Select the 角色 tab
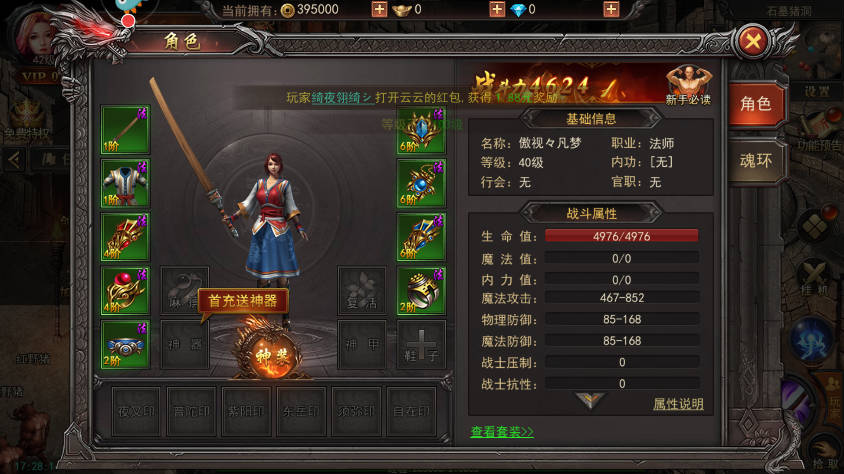The image size is (844, 474). pos(755,103)
